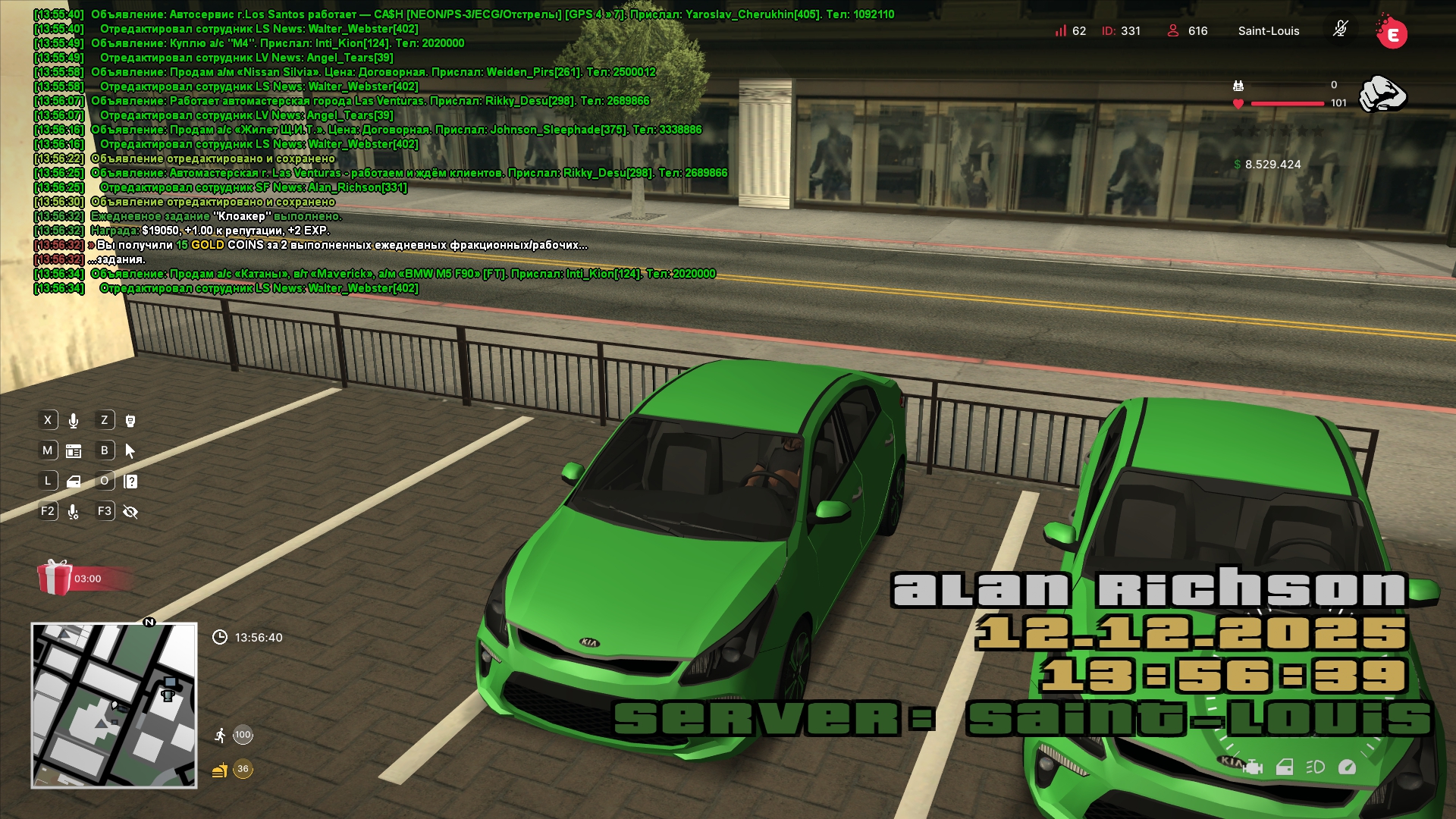Click the headlights icon on the speedometer
Viewport: 1456px width, 819px height.
[x=1315, y=767]
